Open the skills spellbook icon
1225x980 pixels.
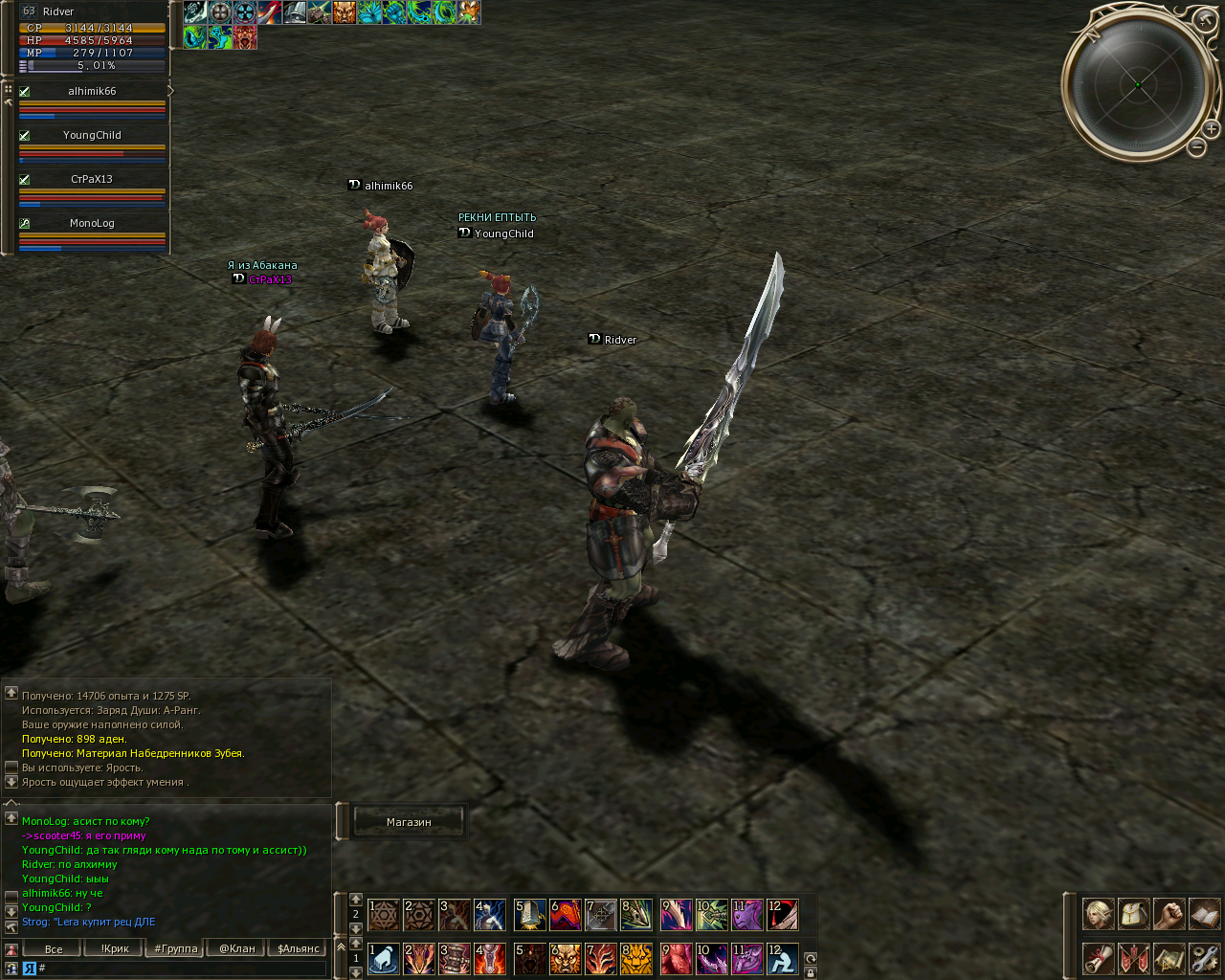(1204, 914)
